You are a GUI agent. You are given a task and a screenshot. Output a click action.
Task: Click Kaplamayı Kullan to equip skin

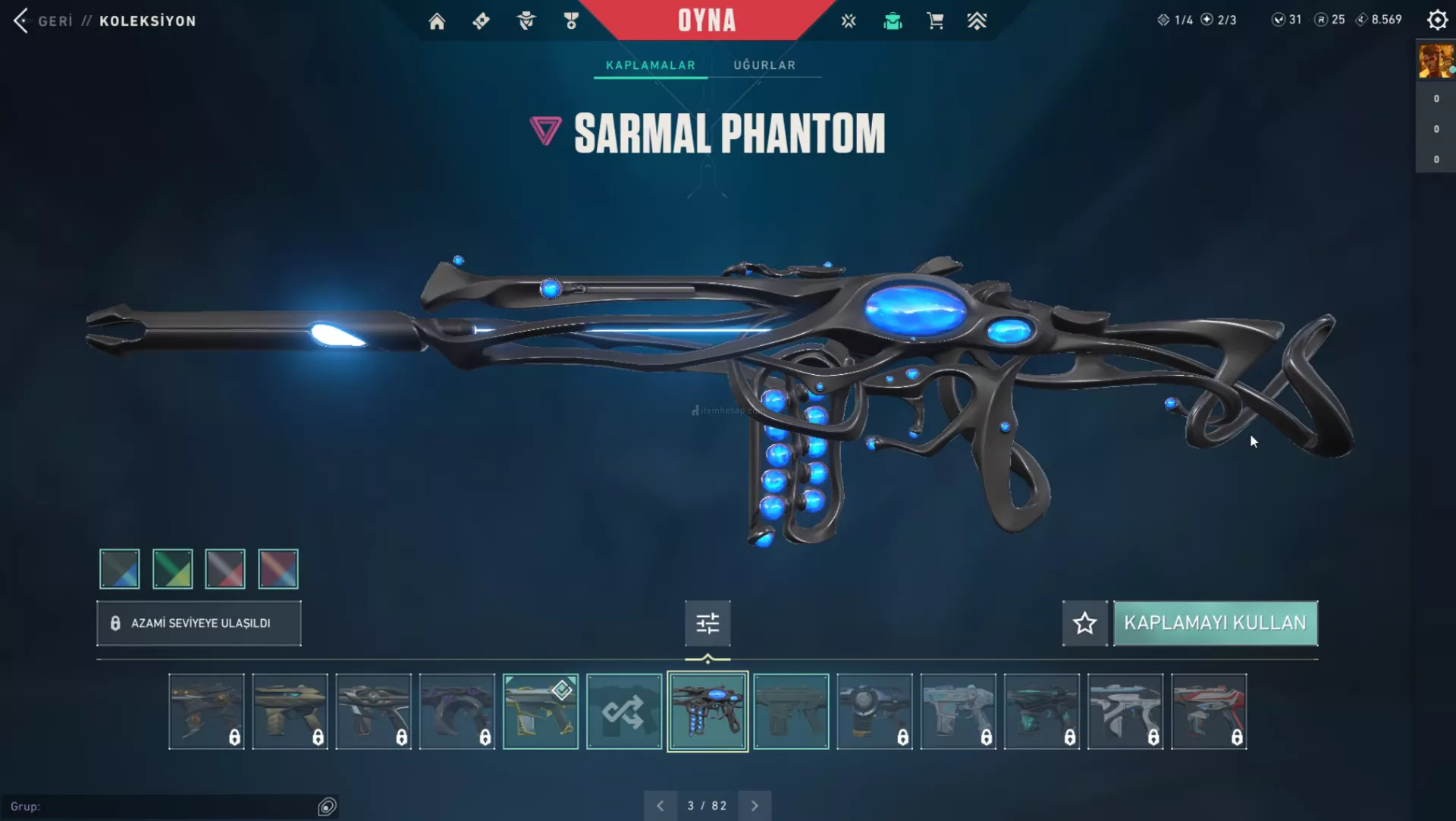tap(1215, 623)
